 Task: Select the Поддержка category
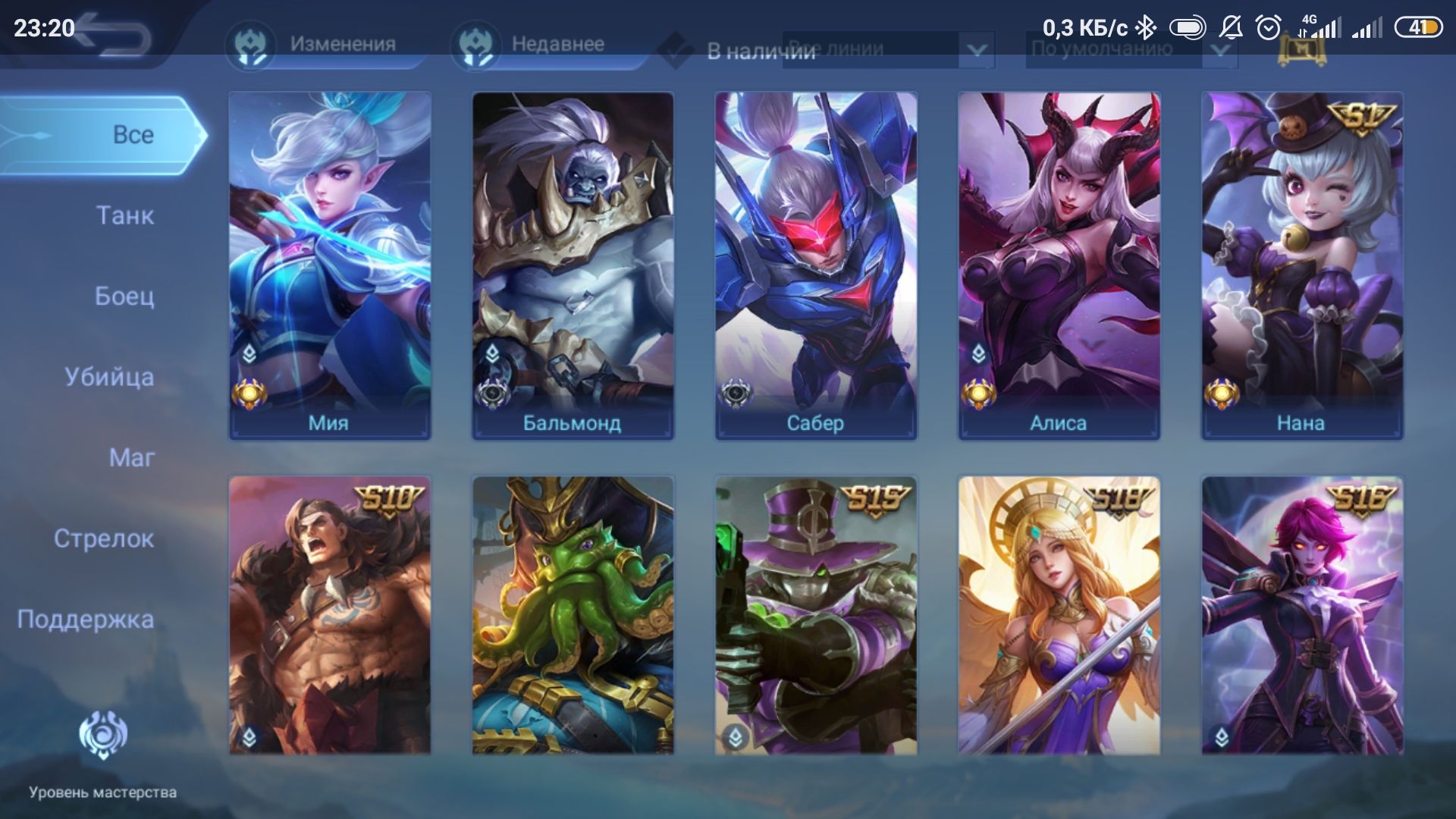pos(86,620)
